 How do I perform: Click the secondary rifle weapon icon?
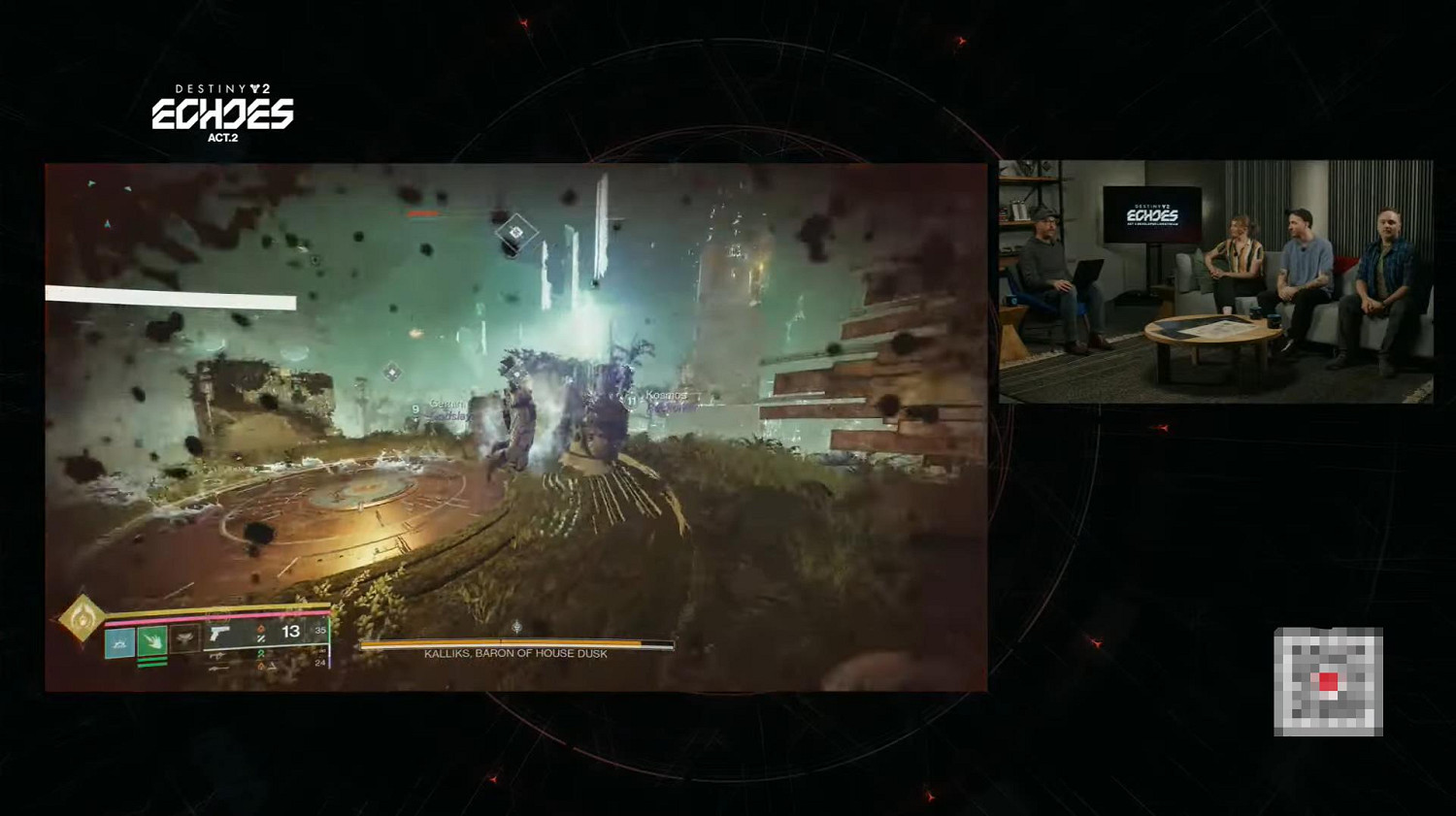point(218,657)
